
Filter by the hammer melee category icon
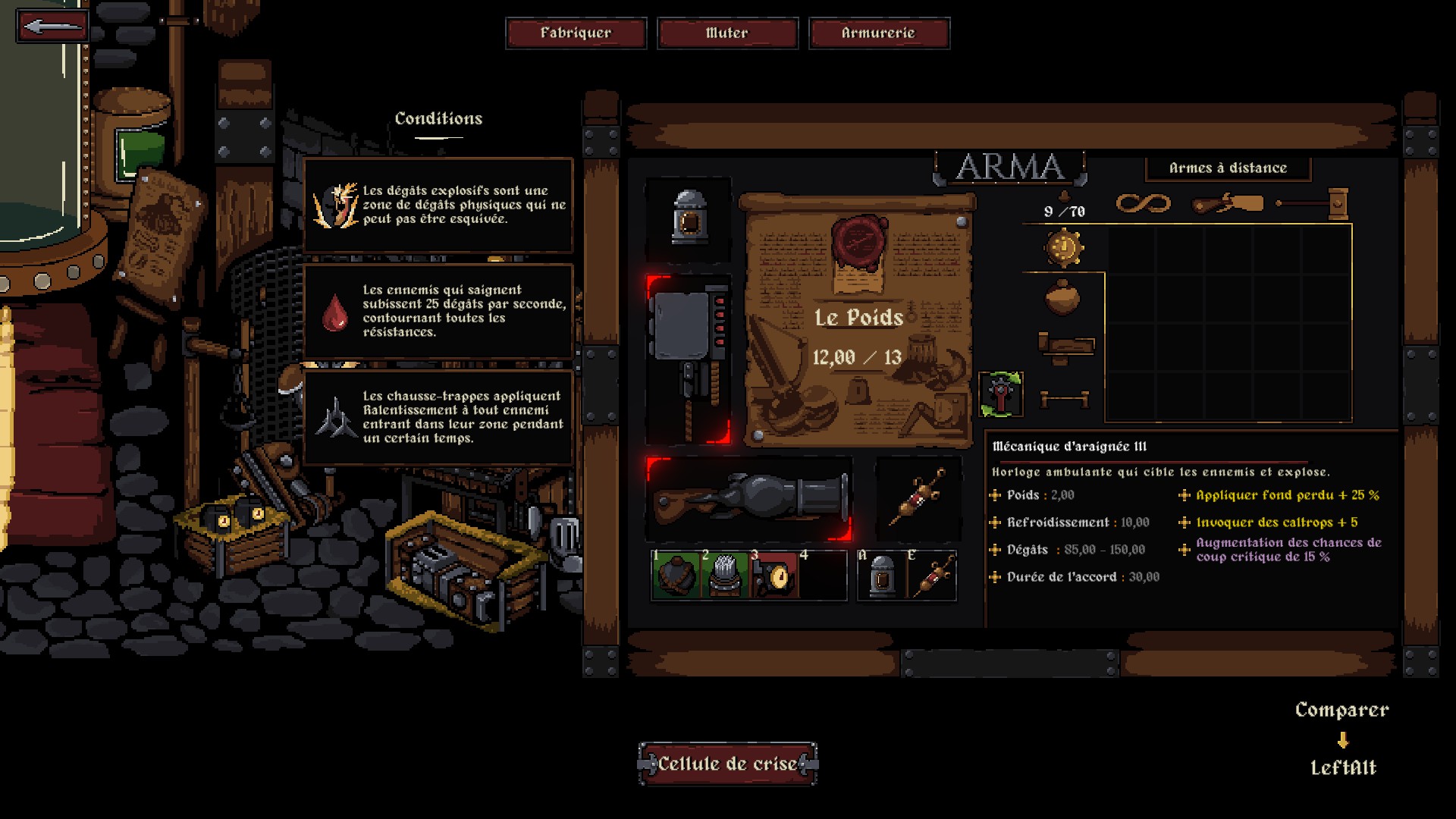(1313, 203)
